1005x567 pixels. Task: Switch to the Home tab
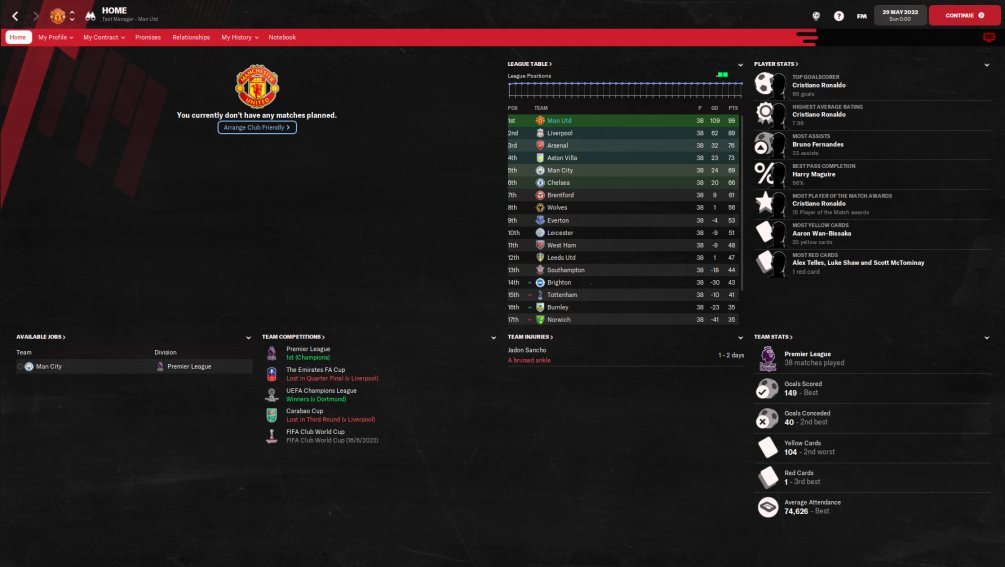pos(18,37)
